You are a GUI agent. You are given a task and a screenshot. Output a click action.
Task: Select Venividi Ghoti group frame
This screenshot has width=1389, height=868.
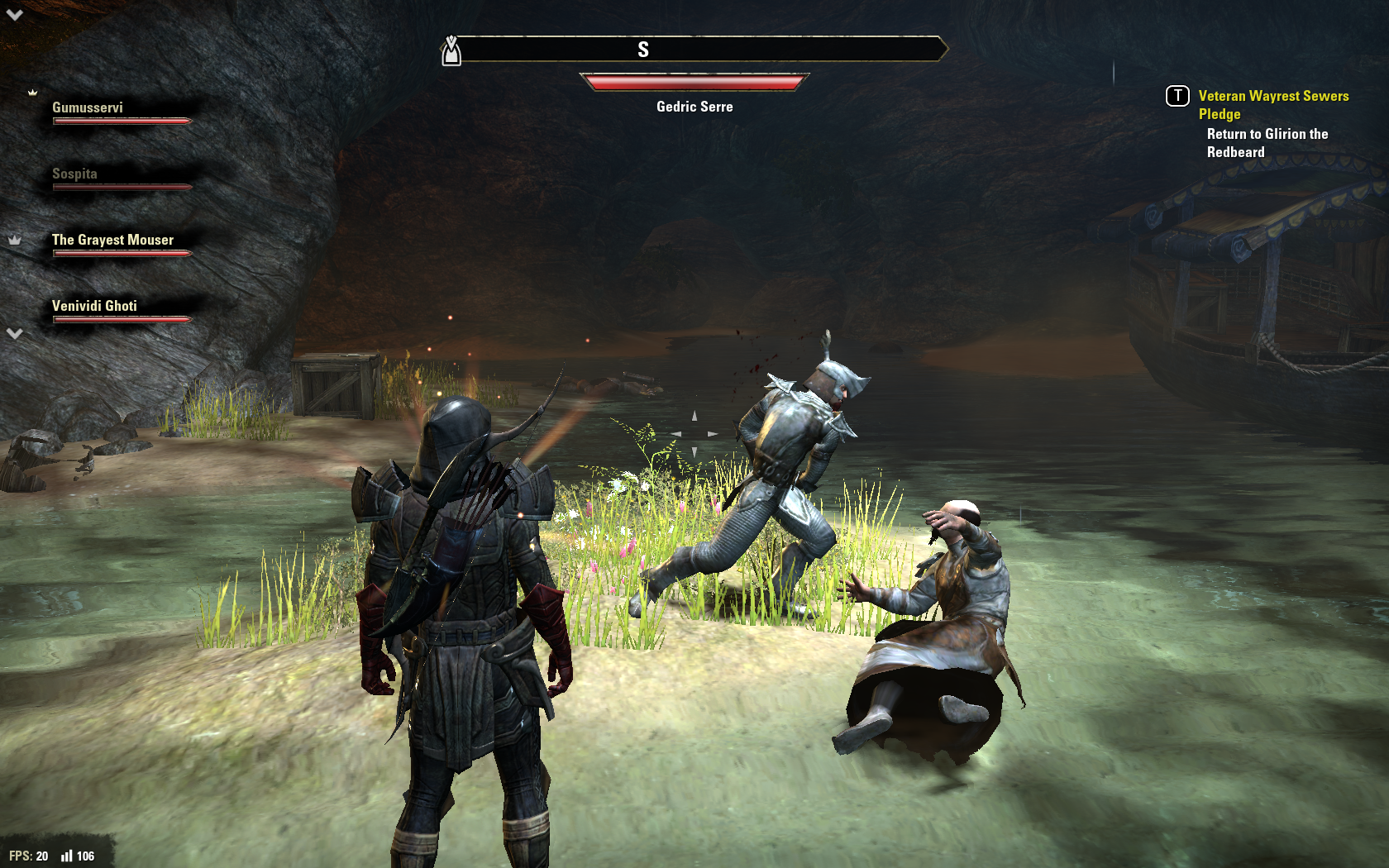[x=95, y=307]
